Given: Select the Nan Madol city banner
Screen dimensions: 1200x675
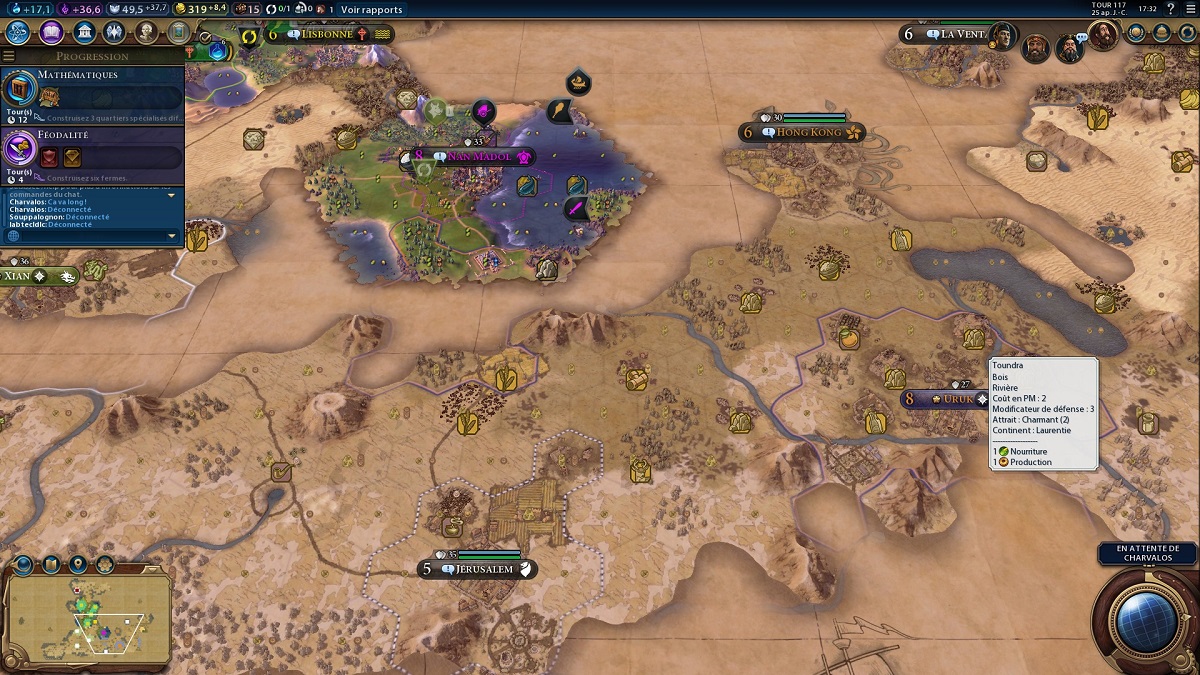Looking at the screenshot, I should 472,157.
